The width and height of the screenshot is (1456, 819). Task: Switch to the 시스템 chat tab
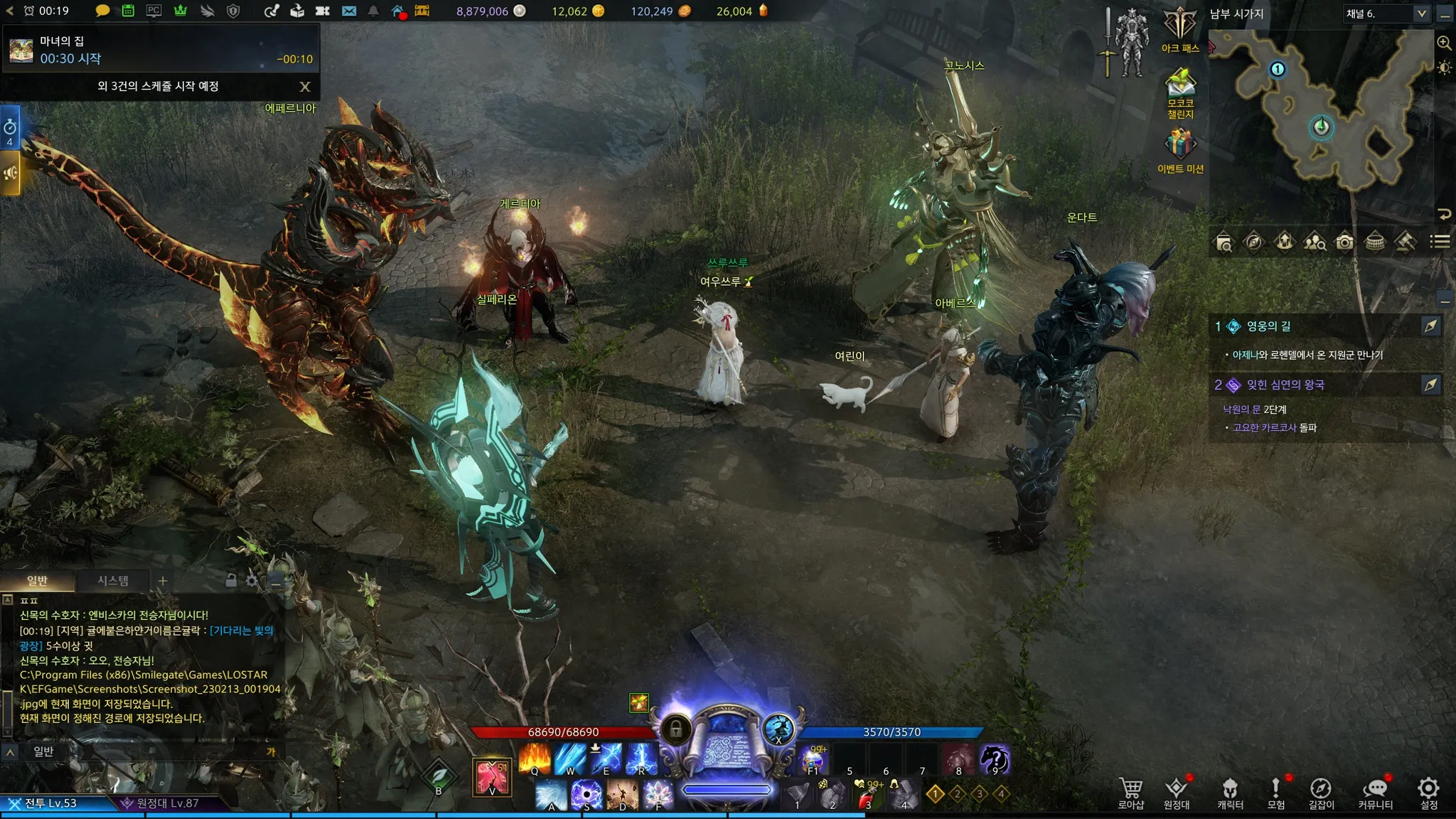click(x=113, y=581)
